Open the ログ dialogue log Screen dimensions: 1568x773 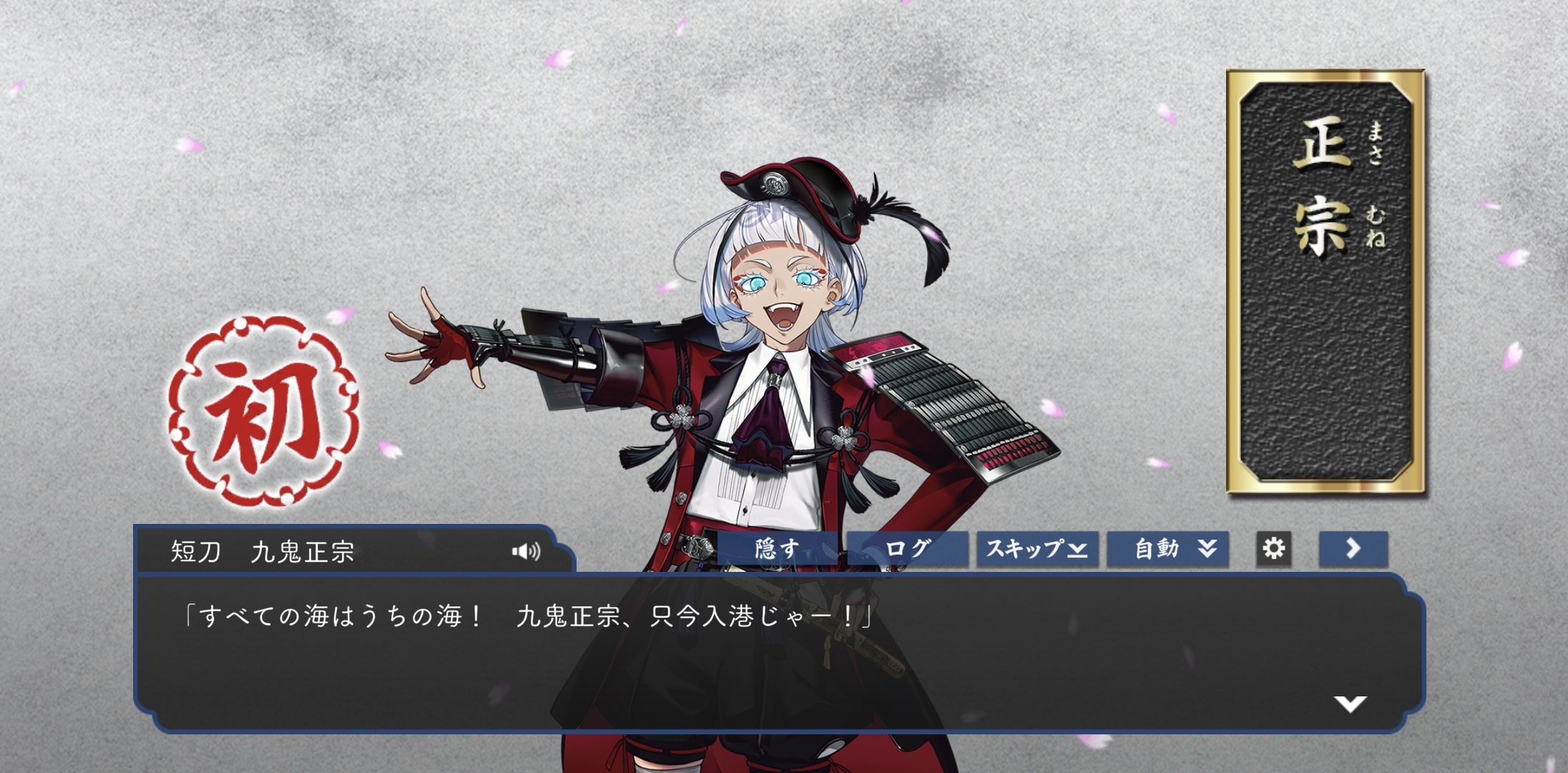click(907, 549)
